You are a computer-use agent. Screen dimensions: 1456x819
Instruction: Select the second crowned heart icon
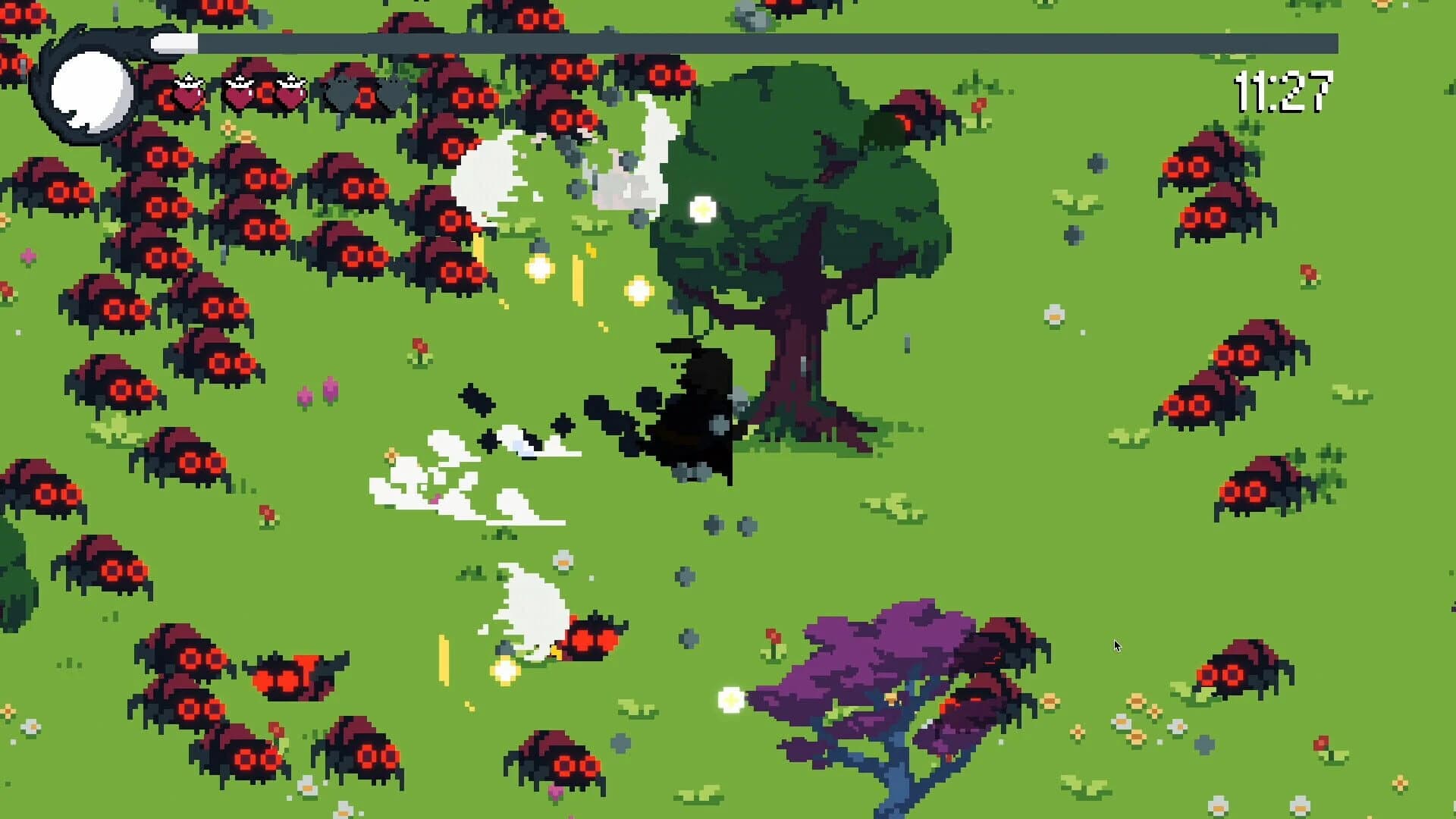pyautogui.click(x=239, y=93)
